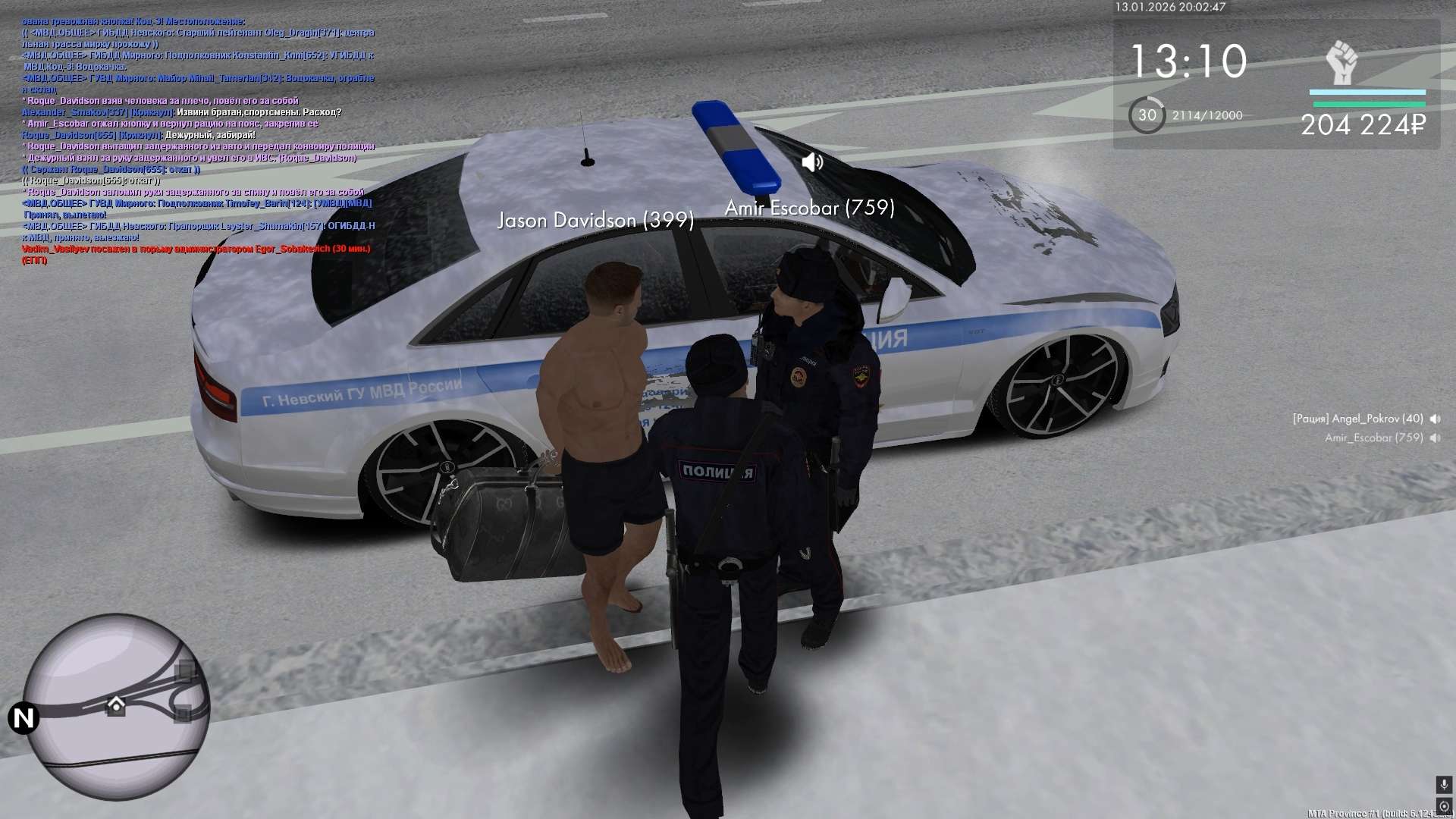Select the fist weapon icon
This screenshot has height=819, width=1456.
point(1341,62)
